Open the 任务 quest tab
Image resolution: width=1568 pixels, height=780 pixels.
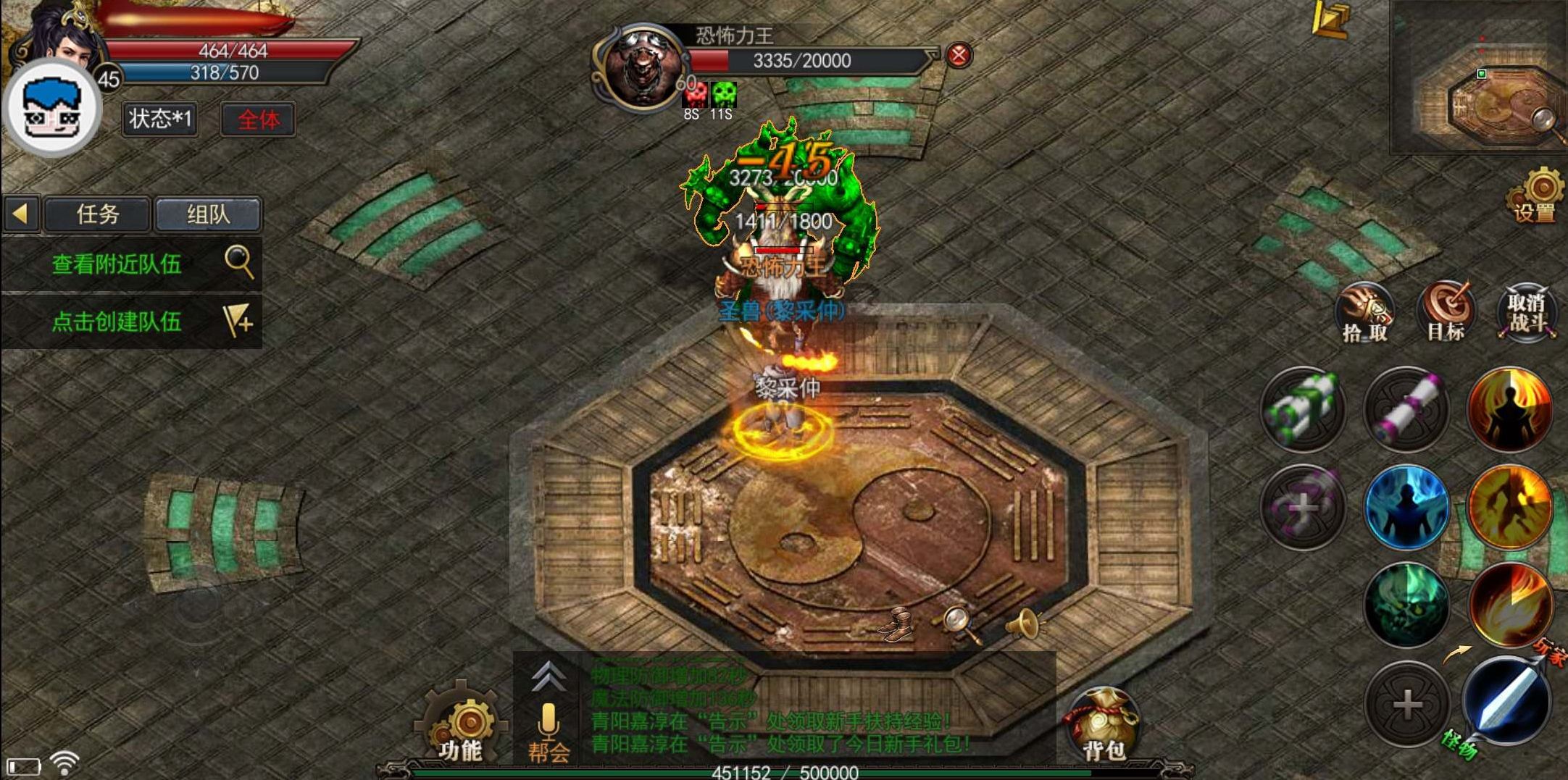97,214
